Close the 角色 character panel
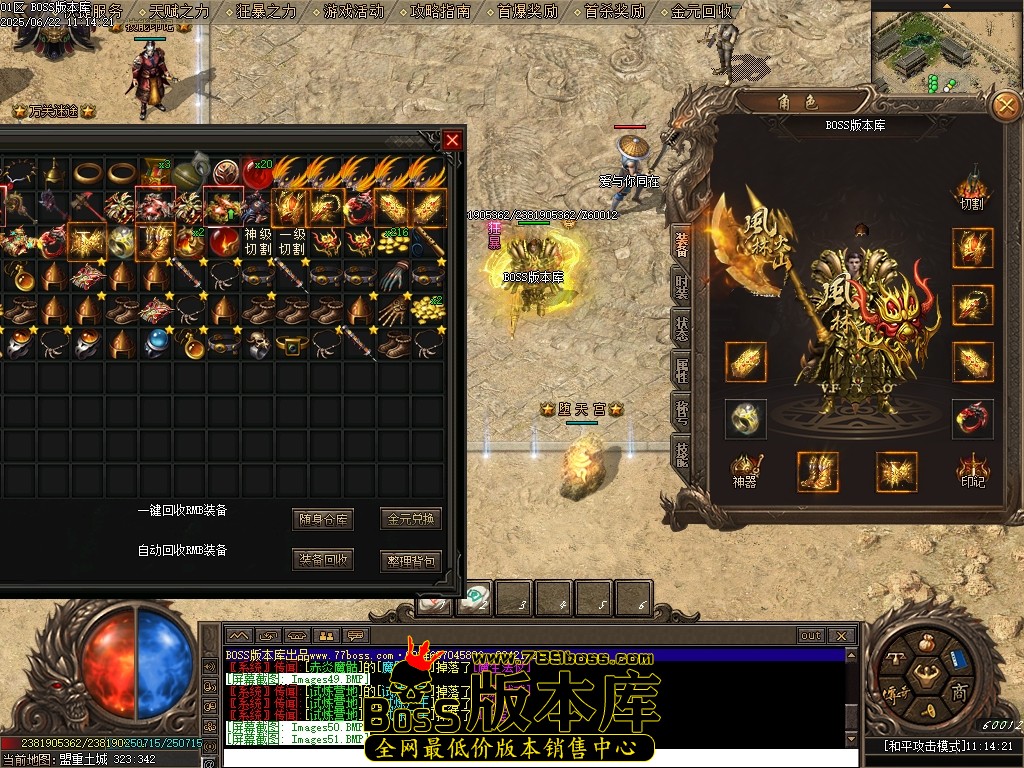 pos(1004,105)
